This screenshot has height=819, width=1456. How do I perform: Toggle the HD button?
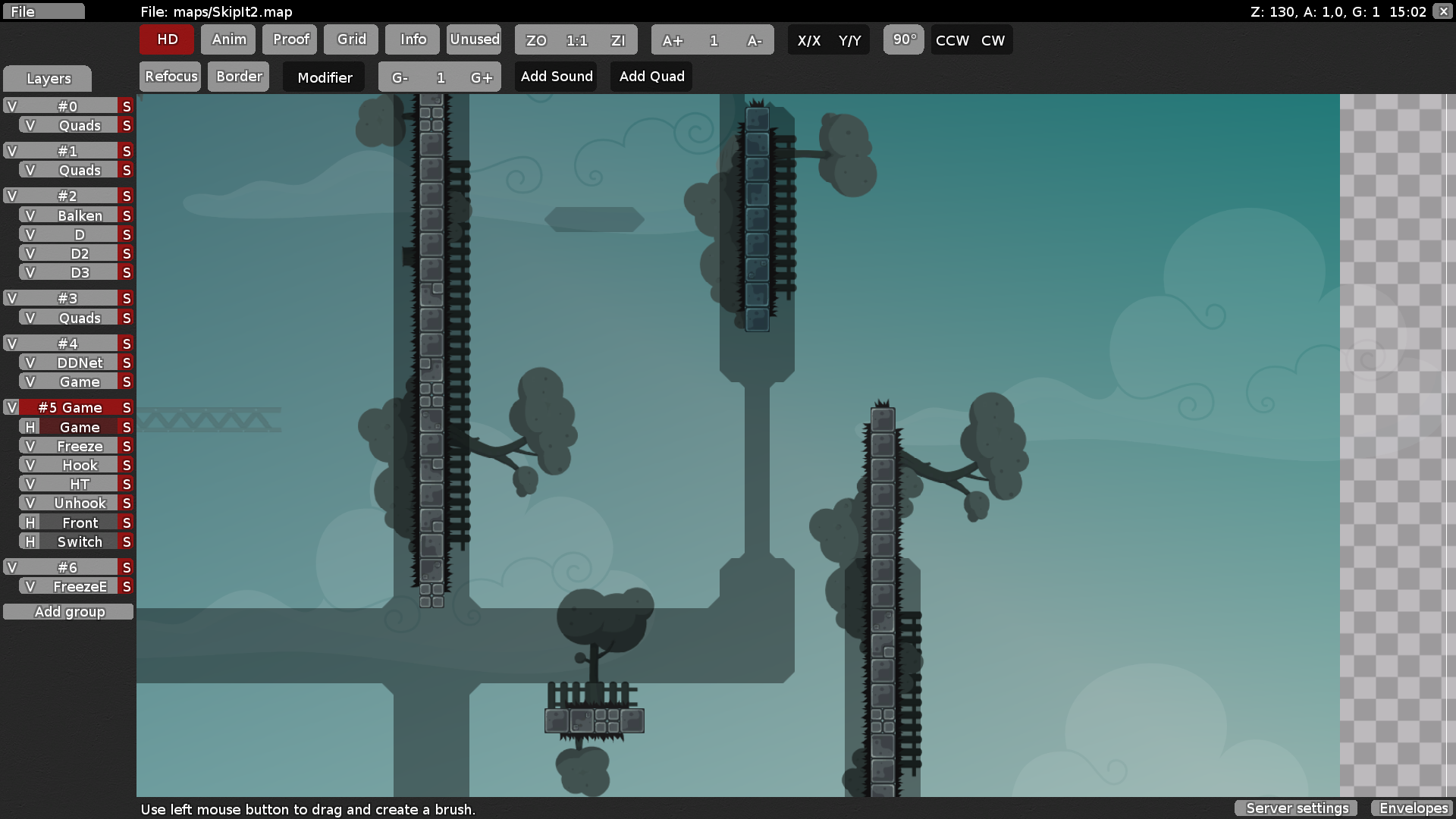click(x=167, y=39)
